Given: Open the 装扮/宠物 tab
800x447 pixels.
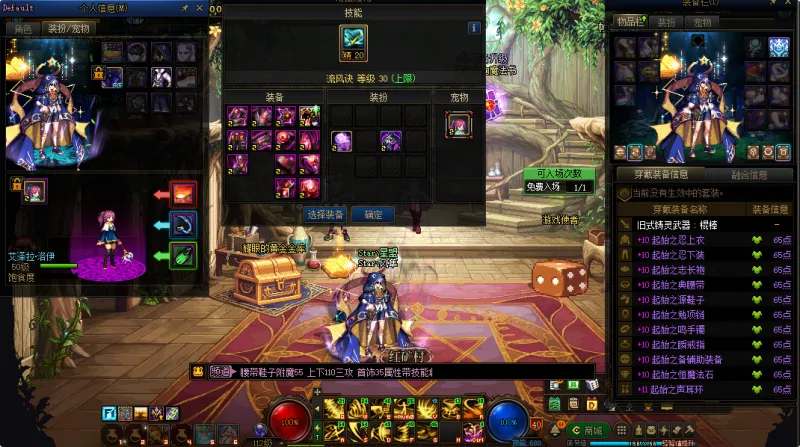Looking at the screenshot, I should [68, 29].
